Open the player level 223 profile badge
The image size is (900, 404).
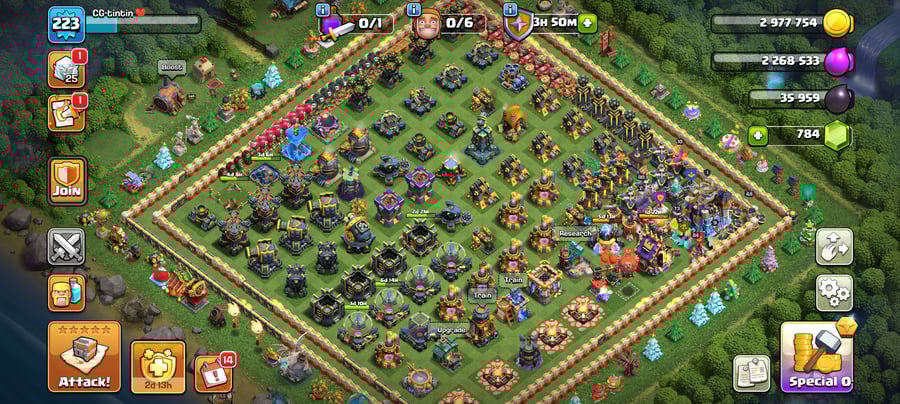65,24
